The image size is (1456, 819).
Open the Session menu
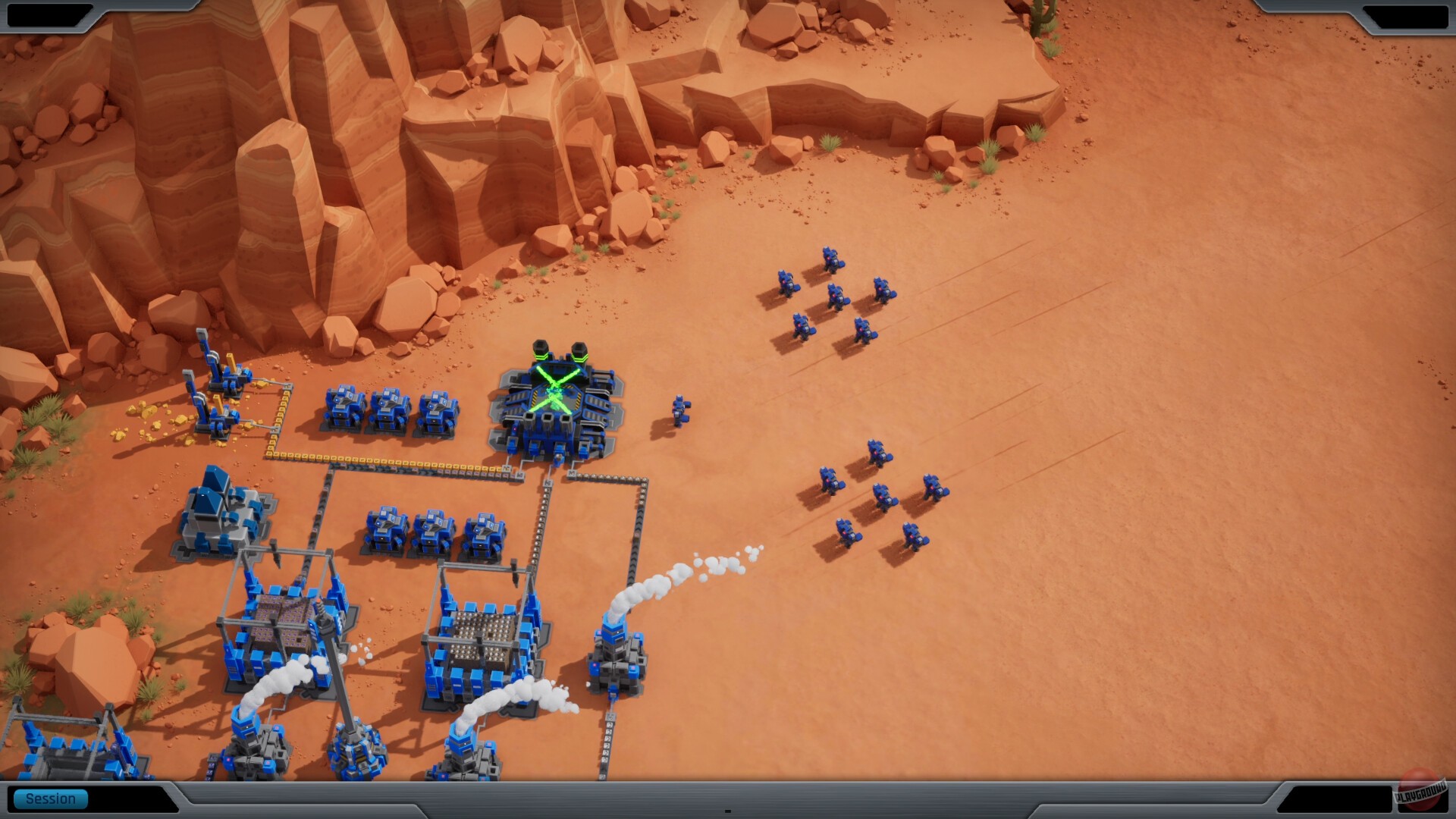tap(49, 798)
